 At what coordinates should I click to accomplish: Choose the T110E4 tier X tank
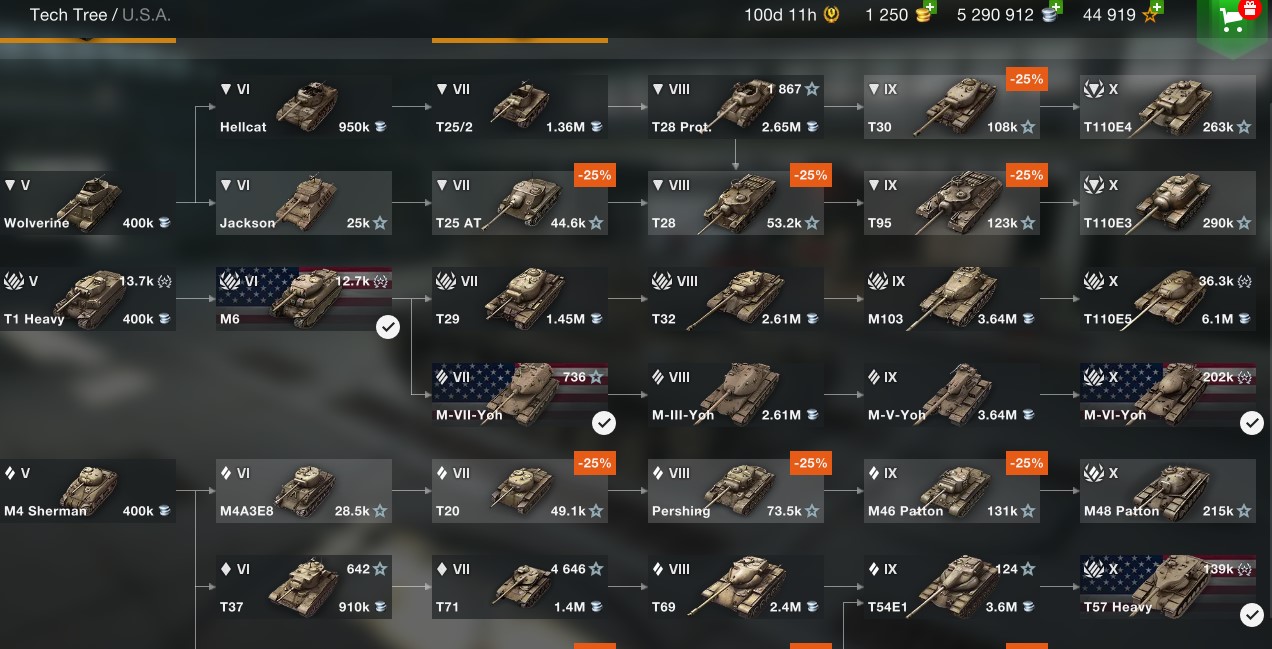pos(1168,107)
